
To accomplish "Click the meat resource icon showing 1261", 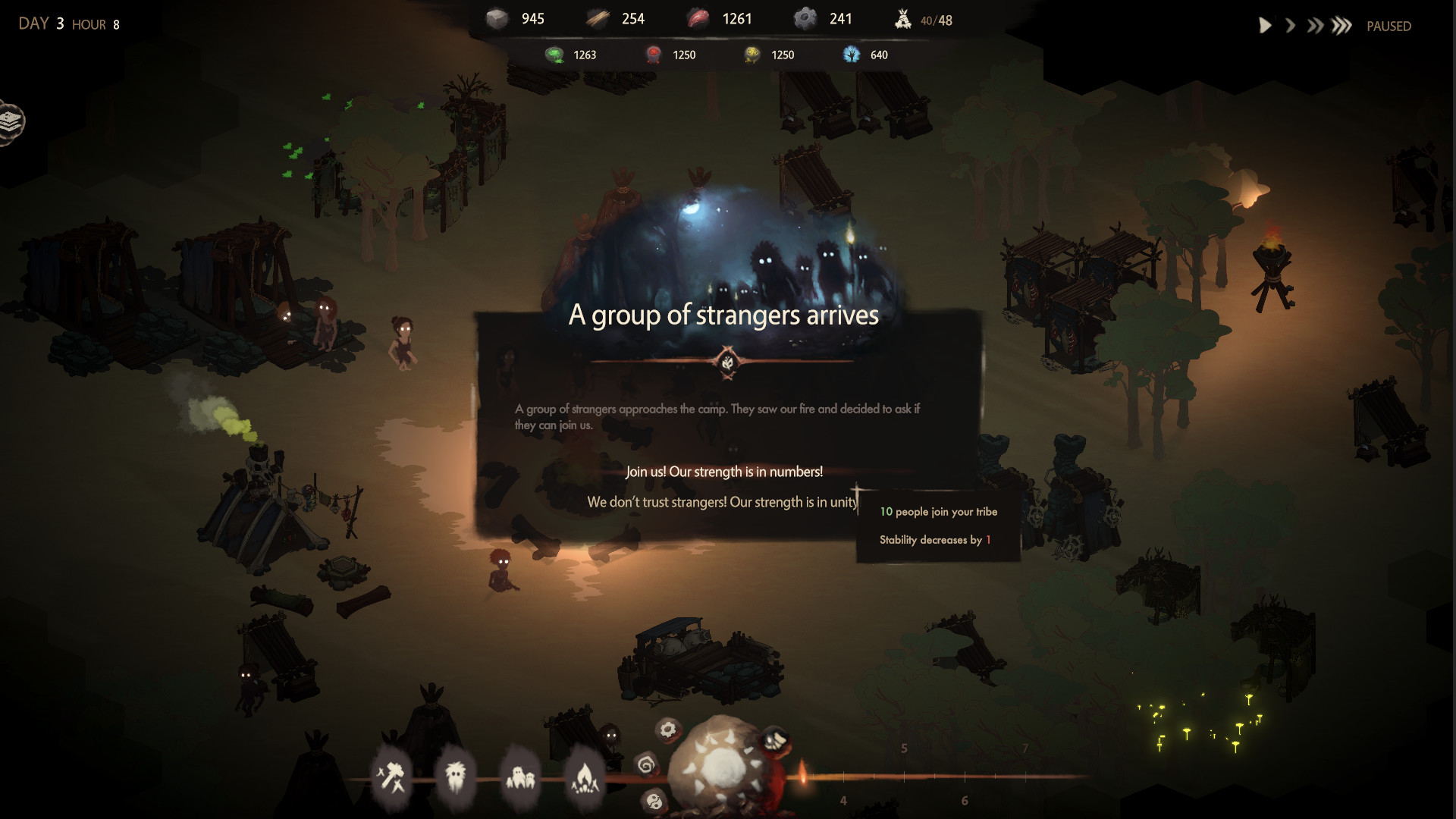I will [x=698, y=17].
